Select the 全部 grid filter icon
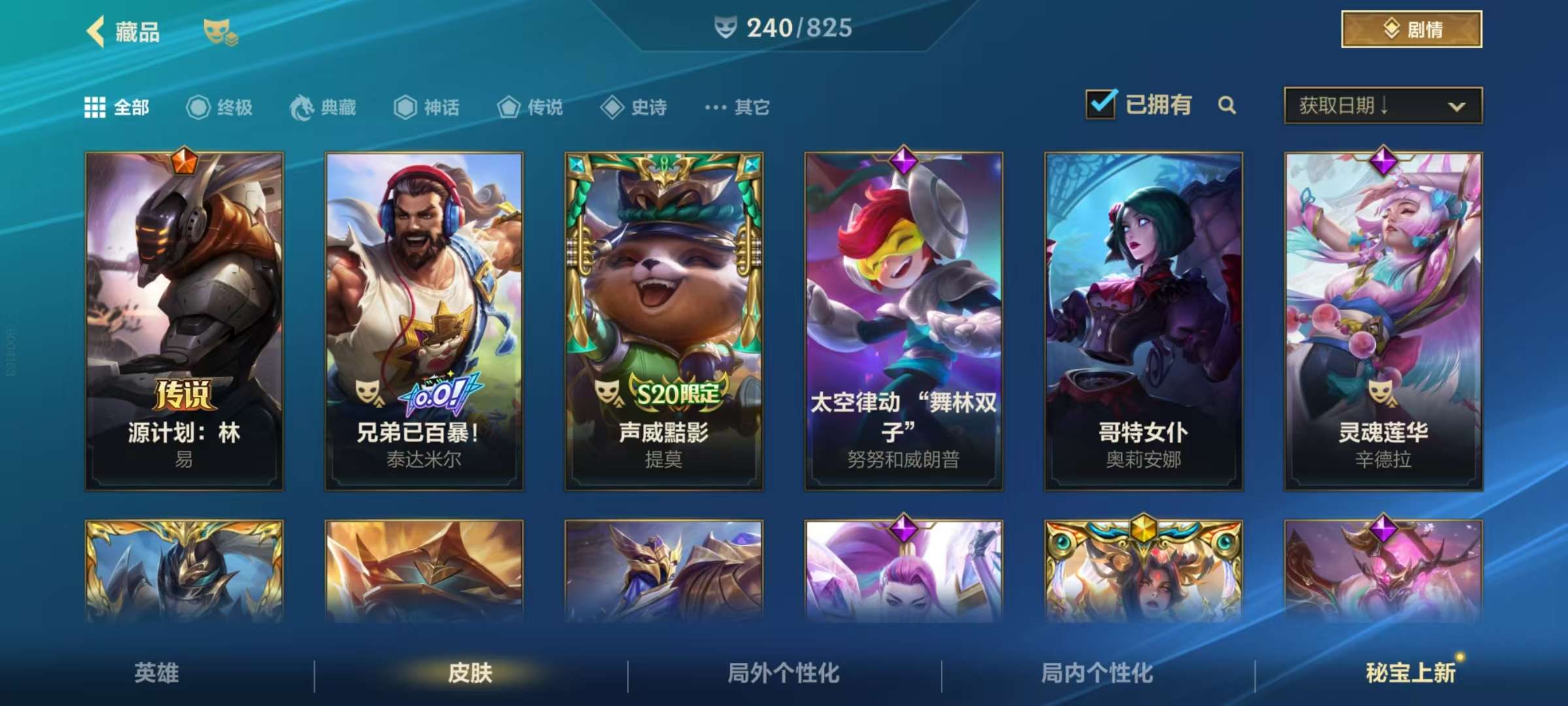1568x706 pixels. pos(97,107)
